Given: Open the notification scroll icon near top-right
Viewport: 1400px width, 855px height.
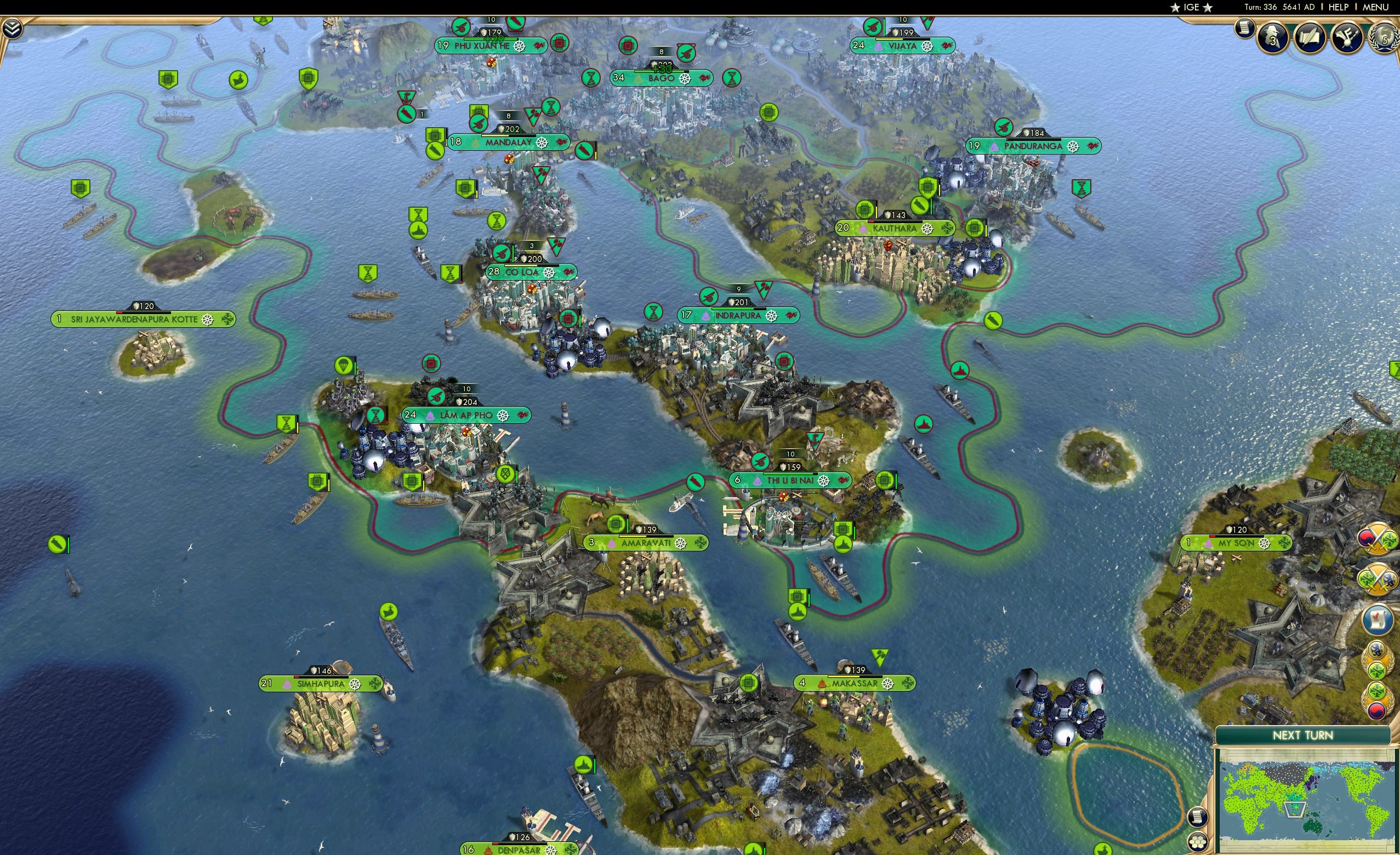Looking at the screenshot, I should 1244,30.
